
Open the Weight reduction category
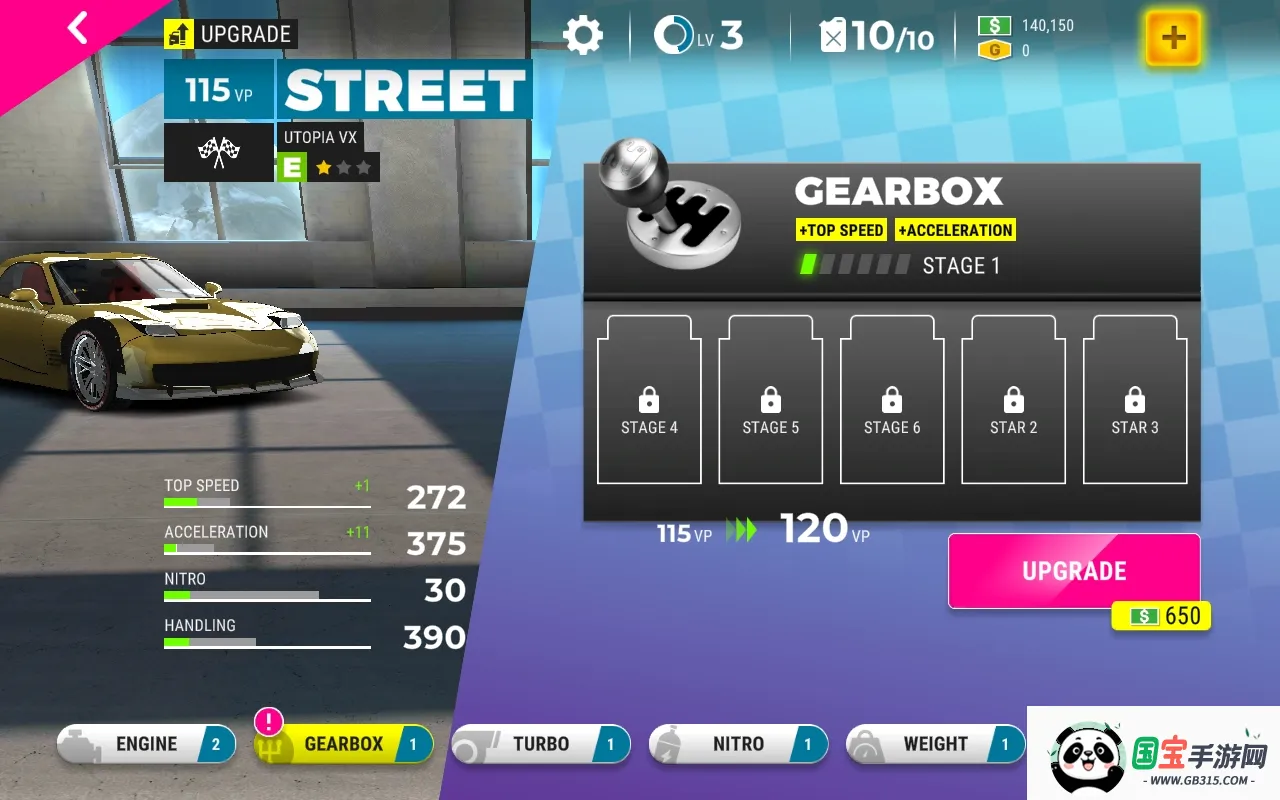[935, 744]
